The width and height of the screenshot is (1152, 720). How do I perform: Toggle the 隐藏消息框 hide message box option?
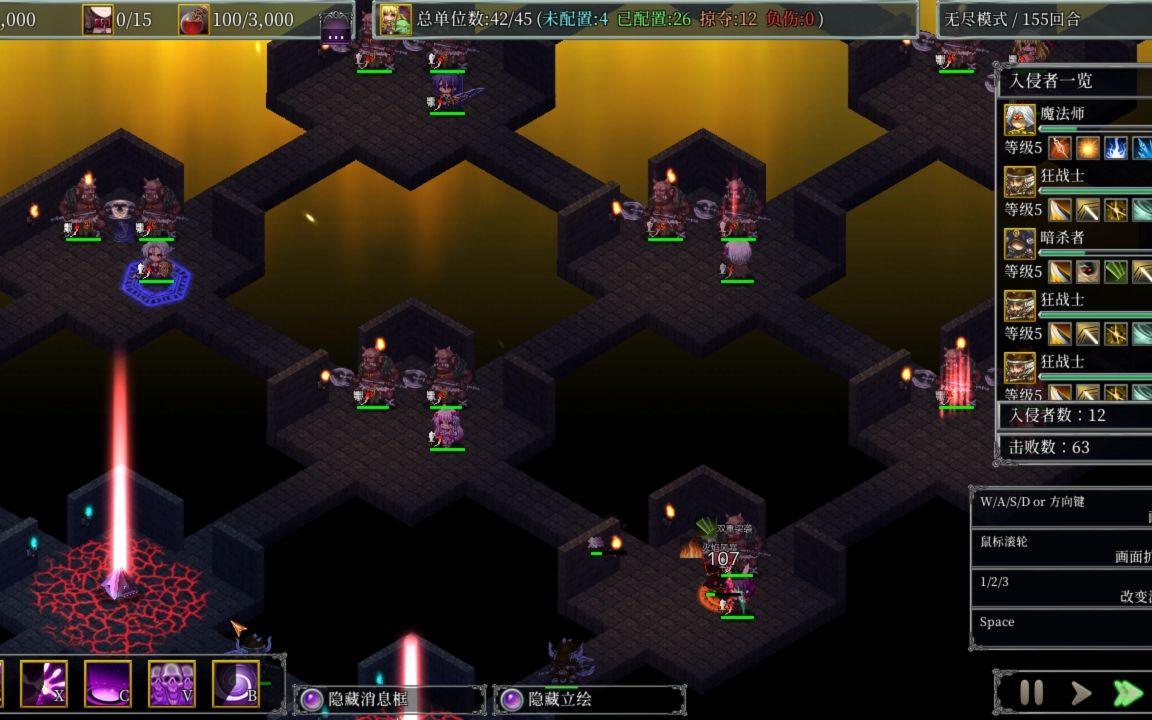click(388, 699)
